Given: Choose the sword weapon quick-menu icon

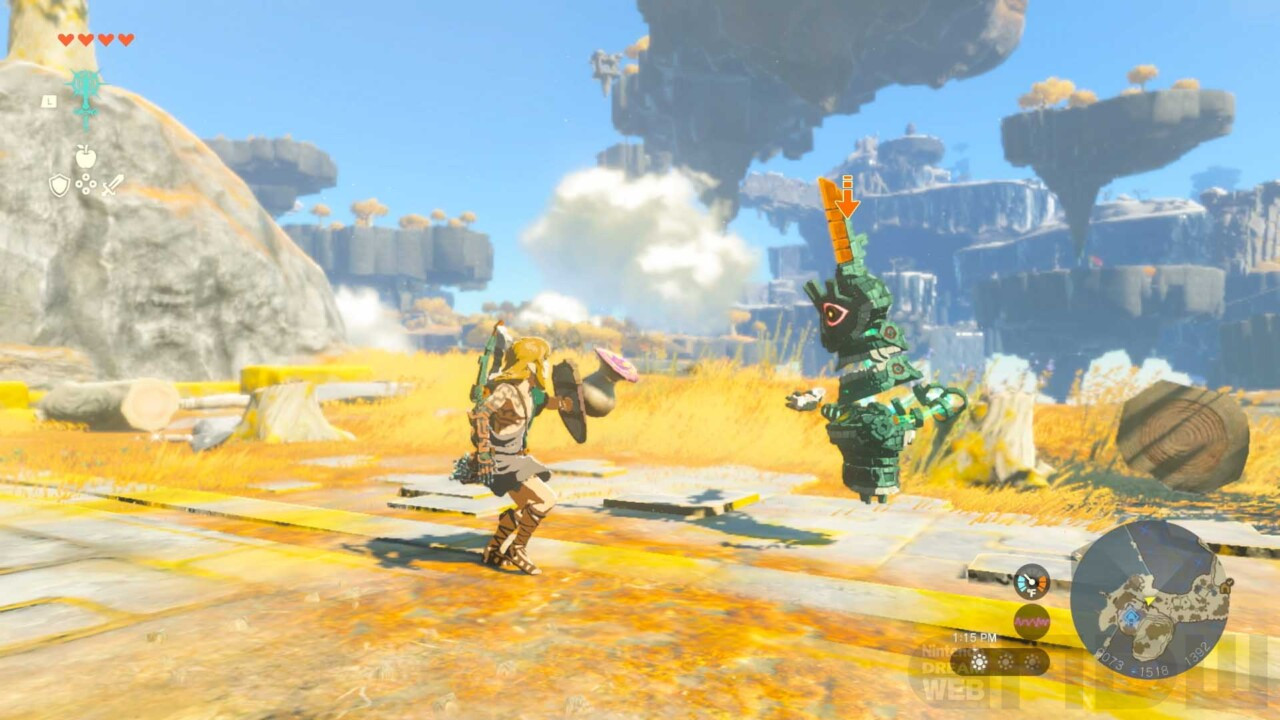Looking at the screenshot, I should [112, 185].
